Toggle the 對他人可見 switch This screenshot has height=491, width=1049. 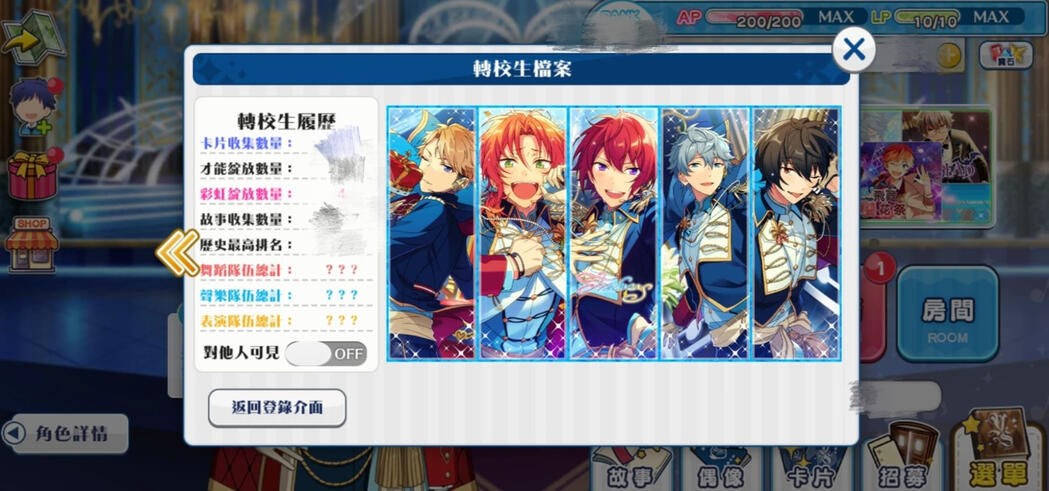pyautogui.click(x=326, y=353)
